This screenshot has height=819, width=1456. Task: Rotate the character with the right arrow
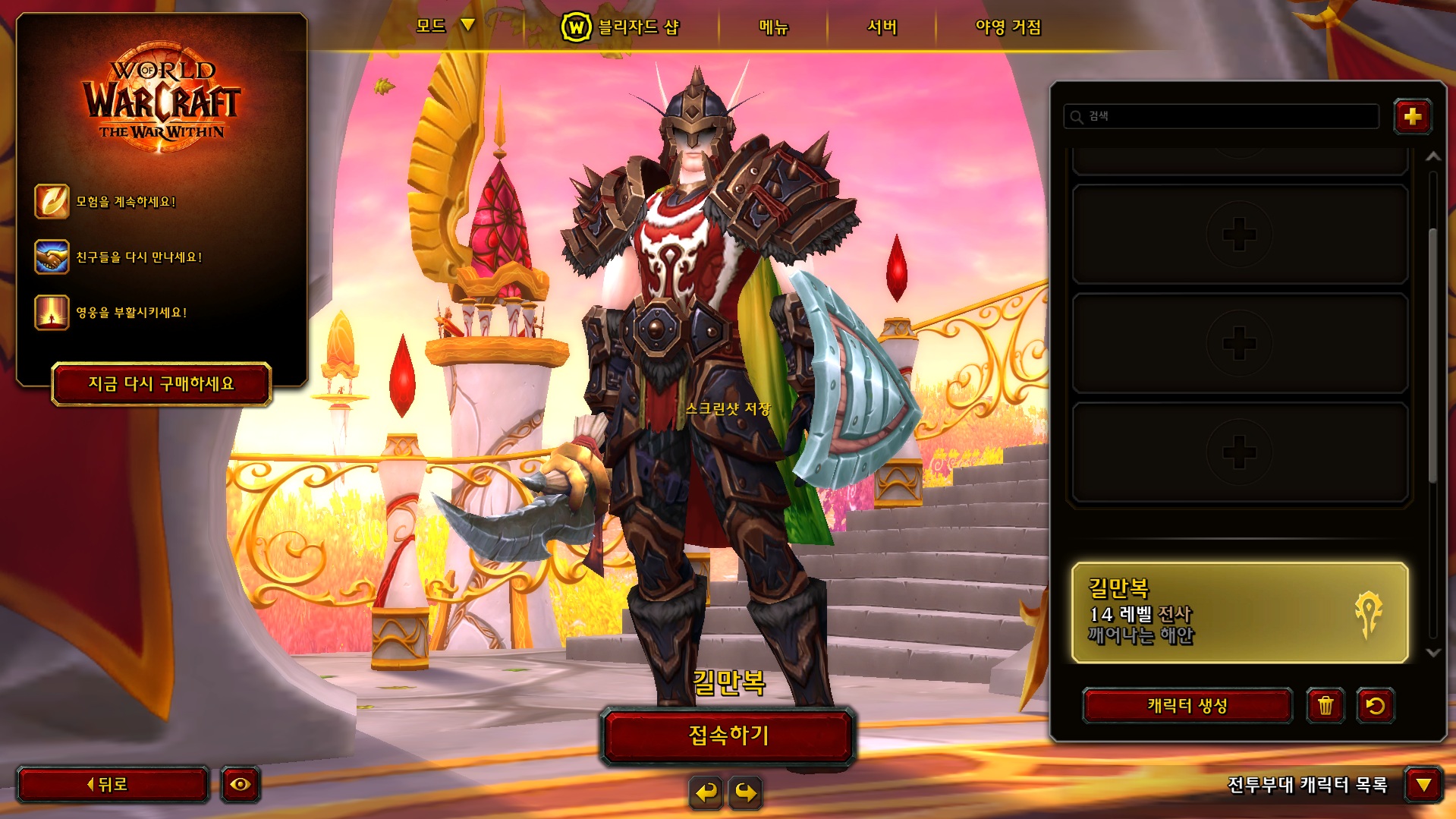[747, 793]
